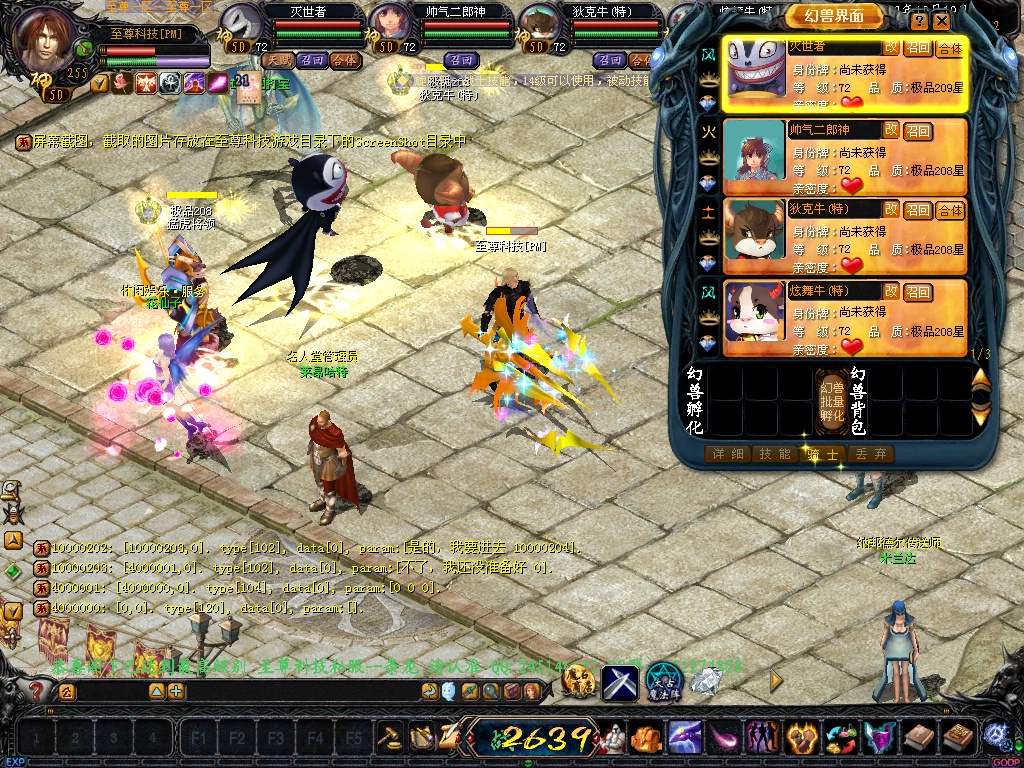The image size is (1024, 768).
Task: Switch to the 详细 details tab
Action: pos(728,454)
